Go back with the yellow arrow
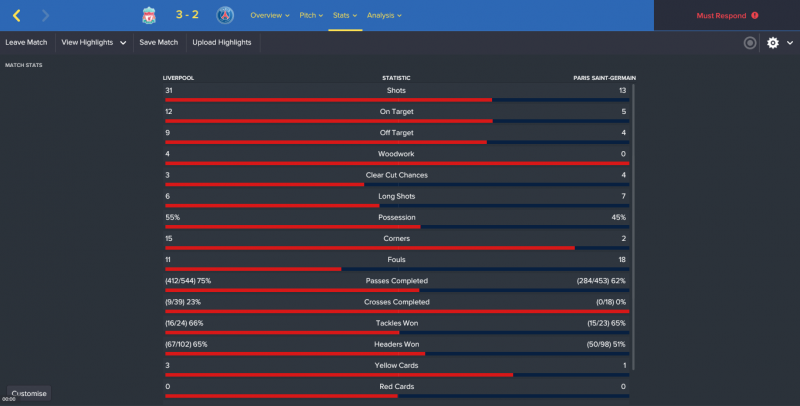The image size is (800, 406). pyautogui.click(x=17, y=15)
